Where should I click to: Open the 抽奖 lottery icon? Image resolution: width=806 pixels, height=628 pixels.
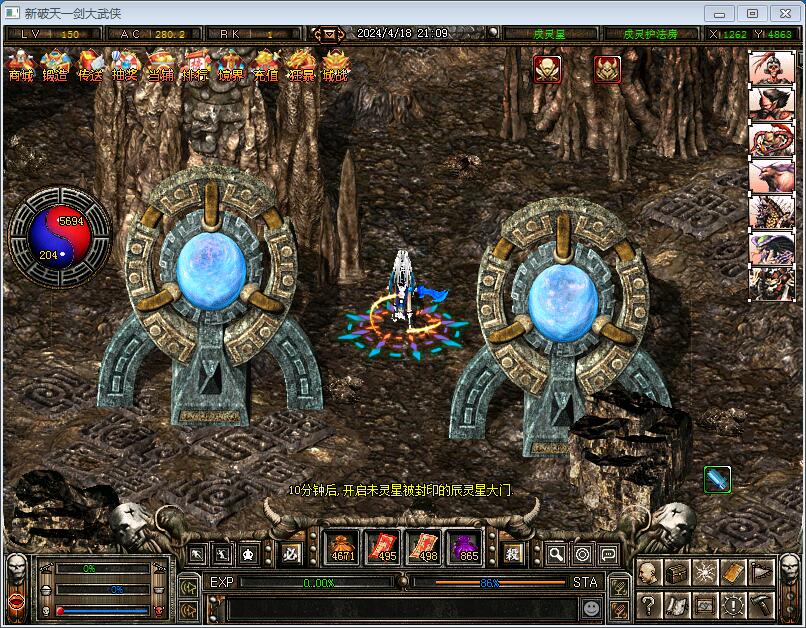125,66
